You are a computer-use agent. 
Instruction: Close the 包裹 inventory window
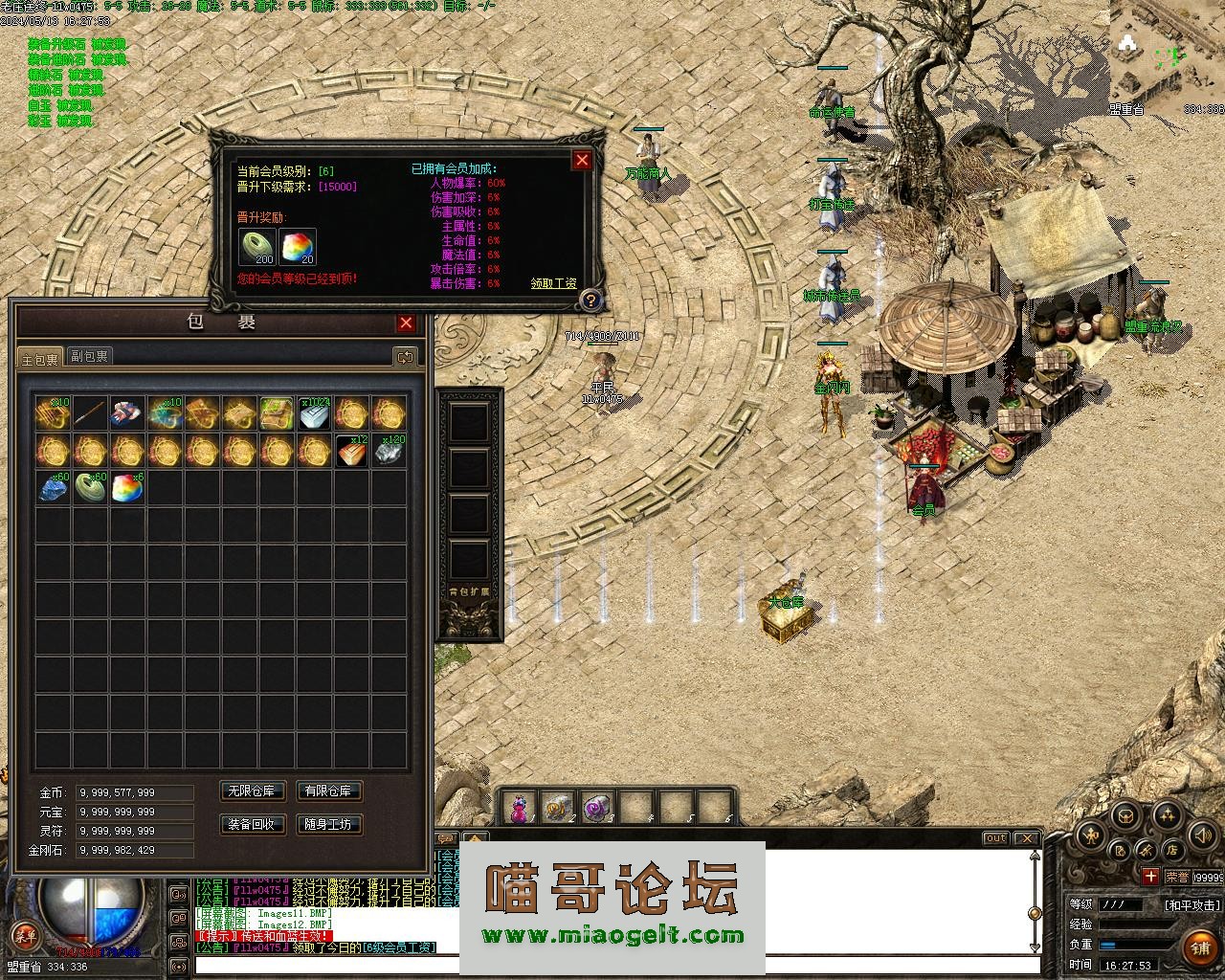click(406, 323)
